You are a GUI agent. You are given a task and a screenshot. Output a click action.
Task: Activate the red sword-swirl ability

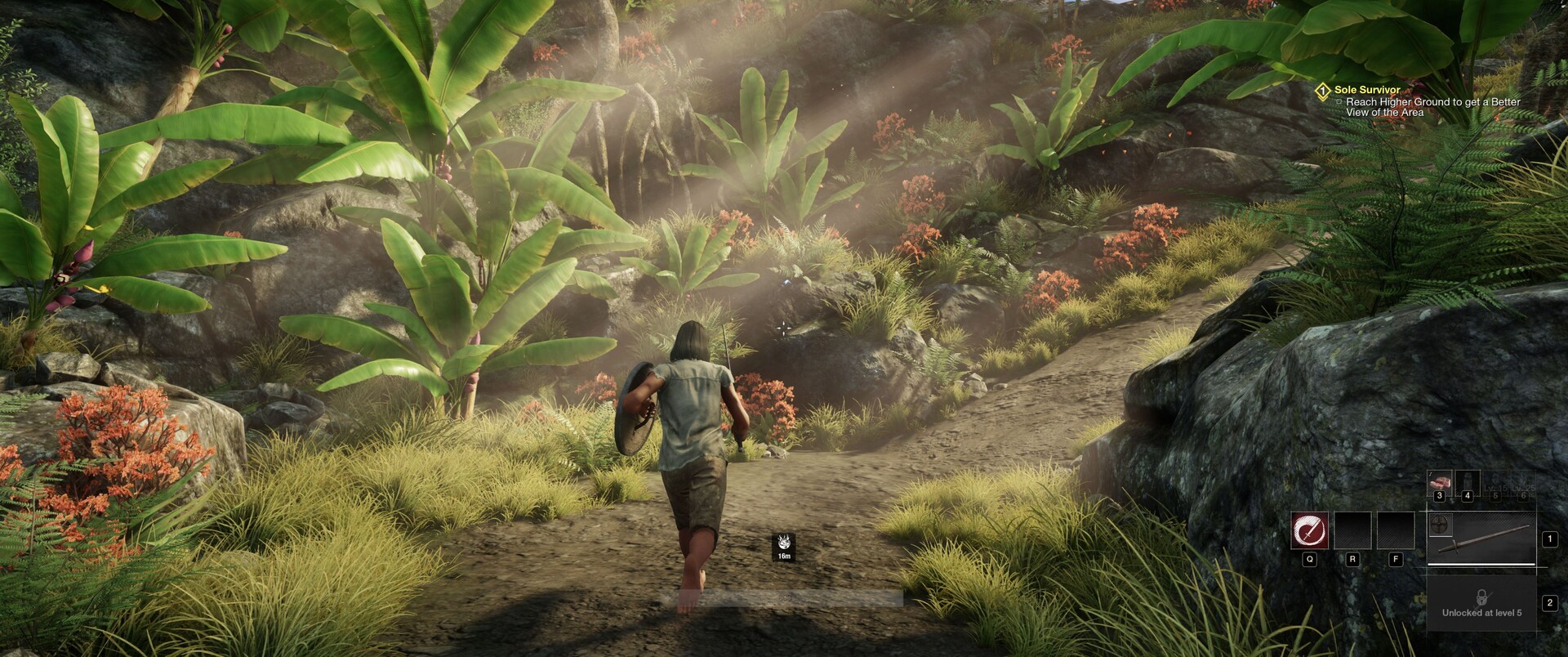point(1309,531)
